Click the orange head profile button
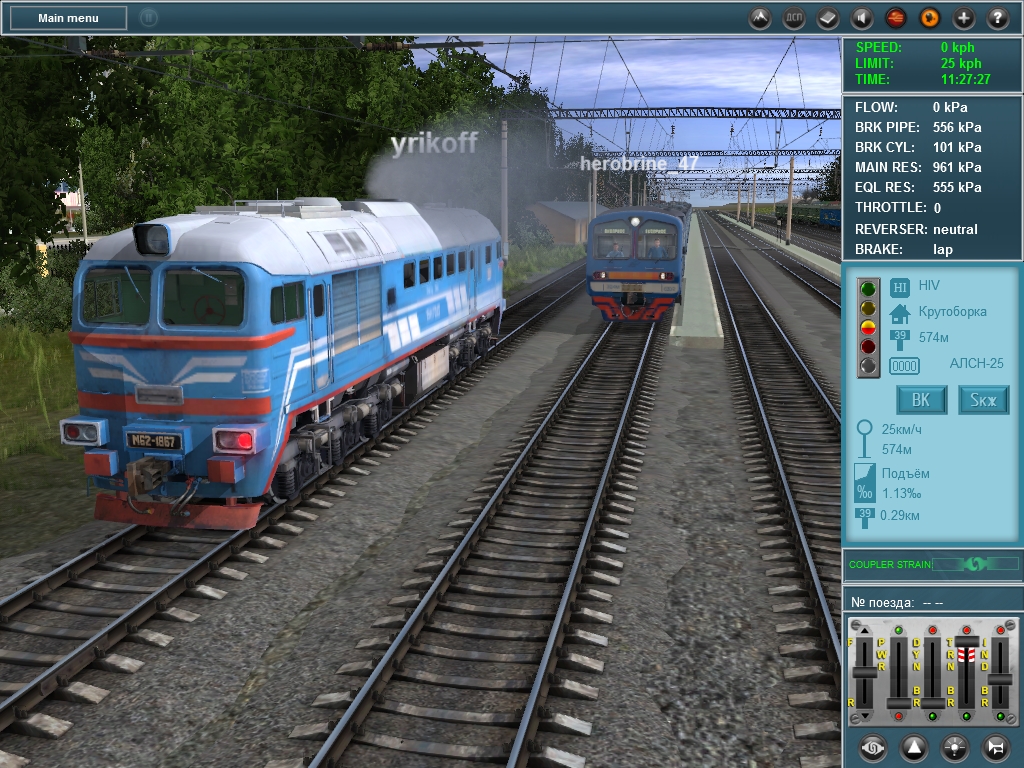Image resolution: width=1024 pixels, height=768 pixels. click(x=930, y=18)
